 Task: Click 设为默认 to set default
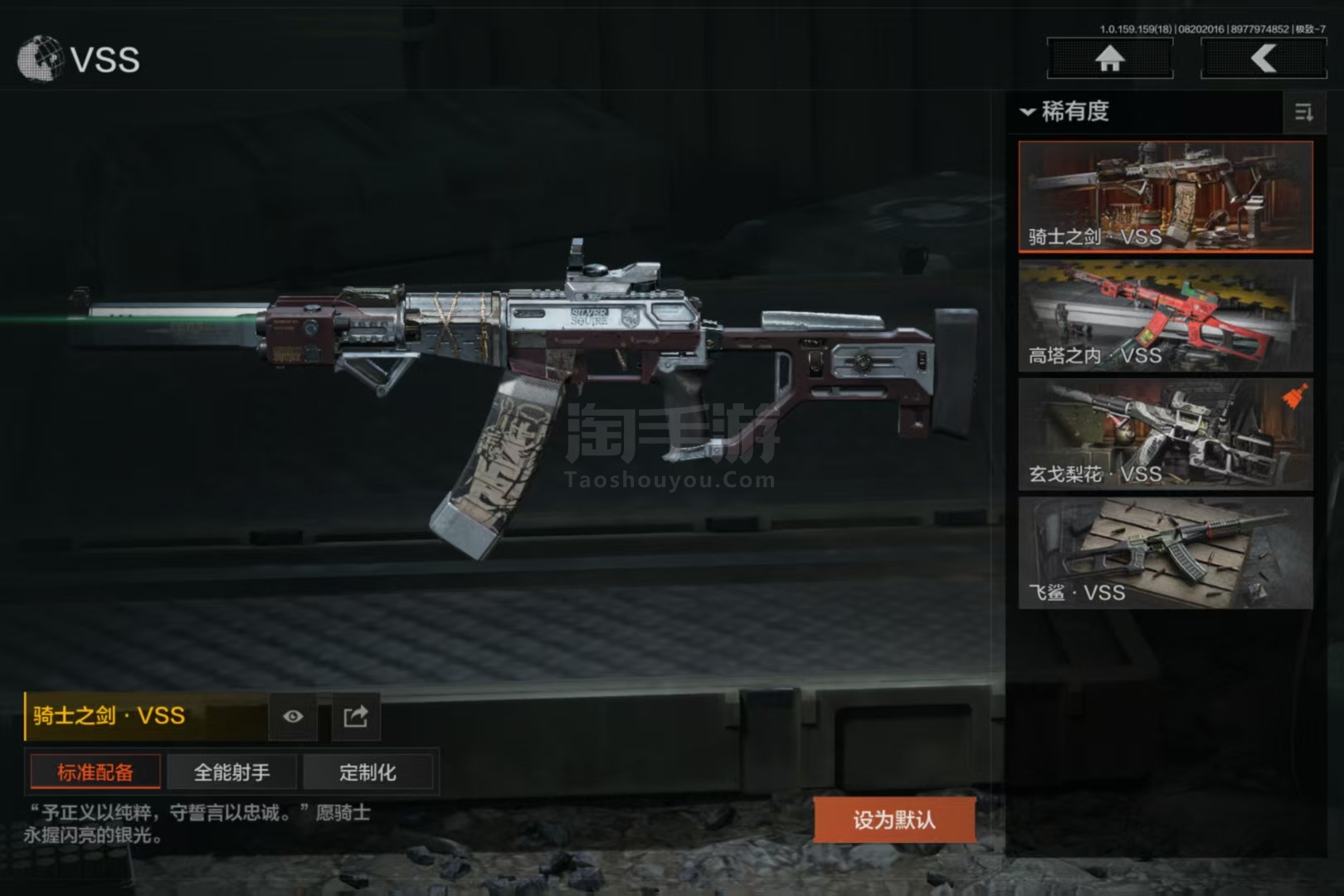[x=894, y=820]
